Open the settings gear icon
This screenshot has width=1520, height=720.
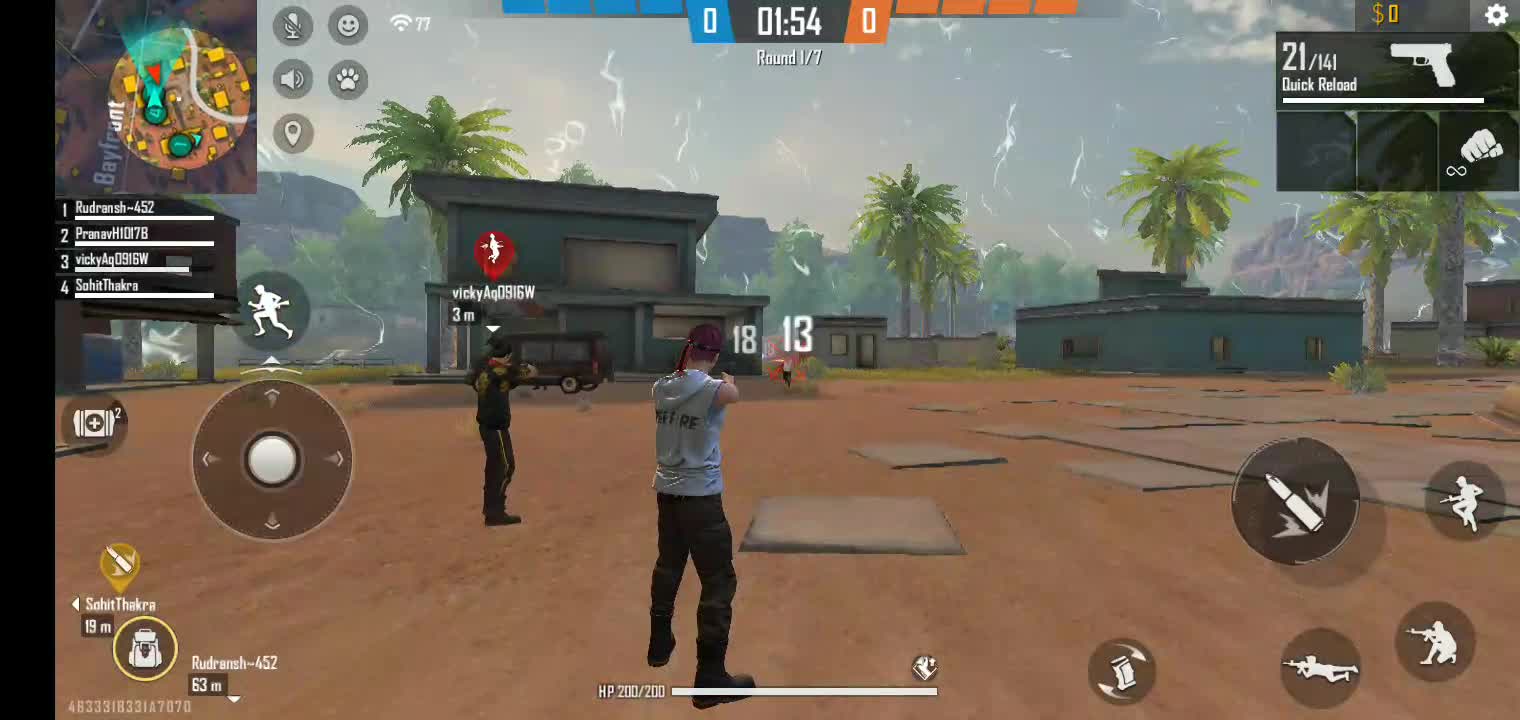(1496, 15)
